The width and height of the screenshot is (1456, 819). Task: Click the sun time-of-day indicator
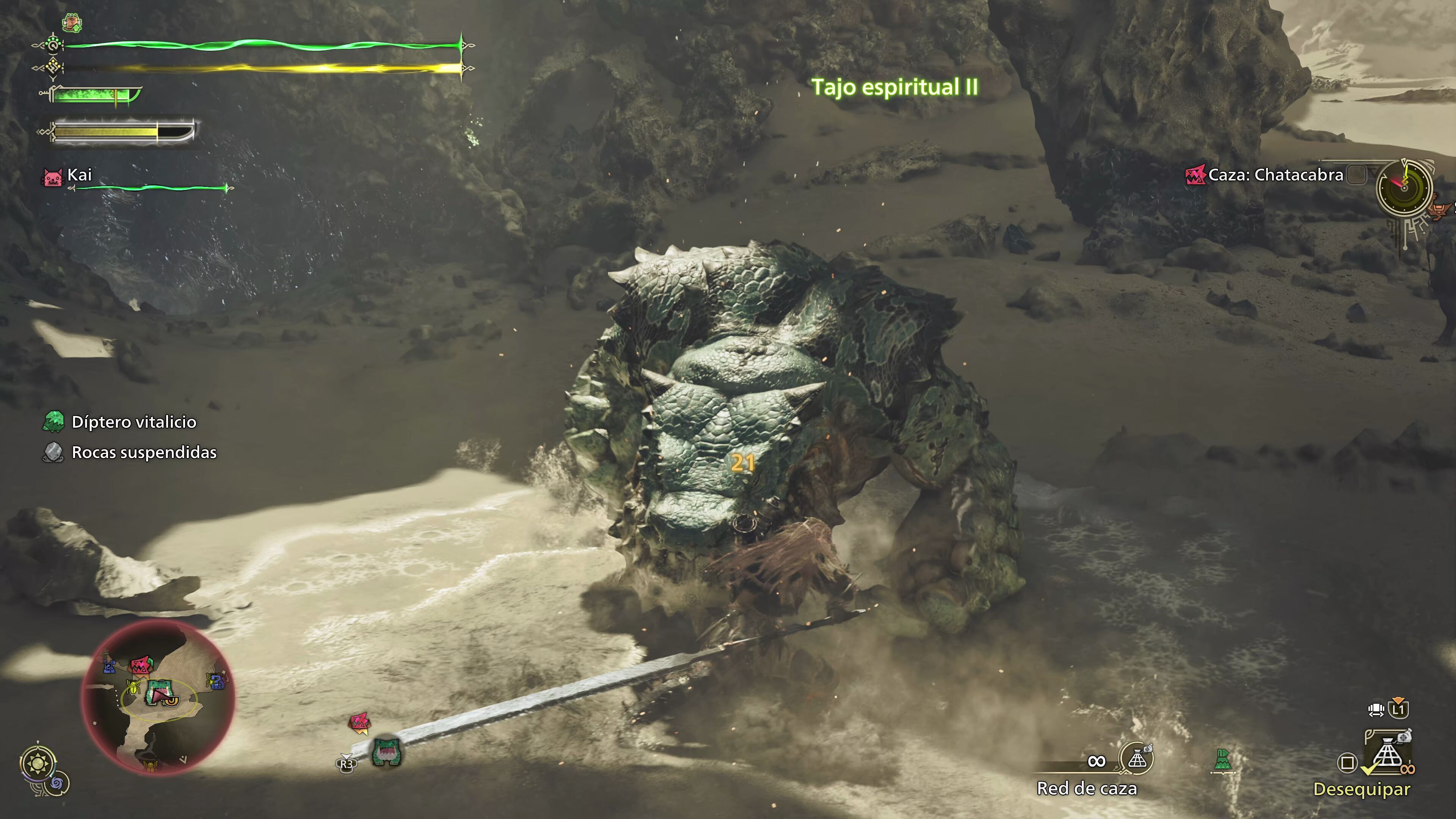38,764
